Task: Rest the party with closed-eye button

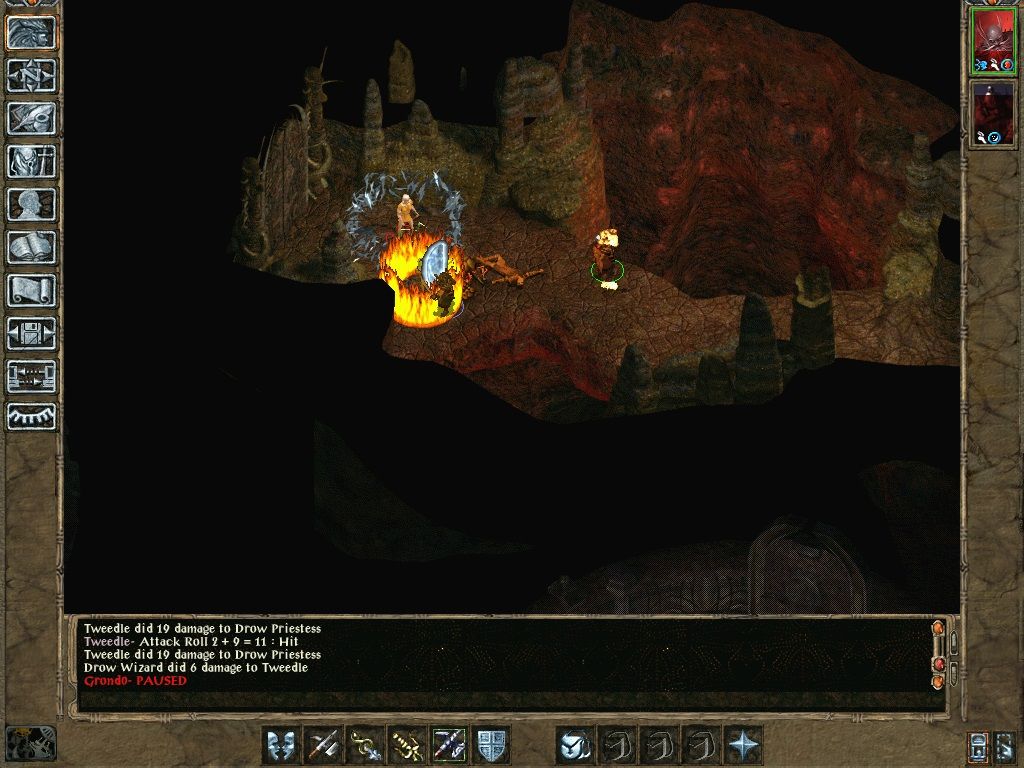Action: (x=31, y=417)
